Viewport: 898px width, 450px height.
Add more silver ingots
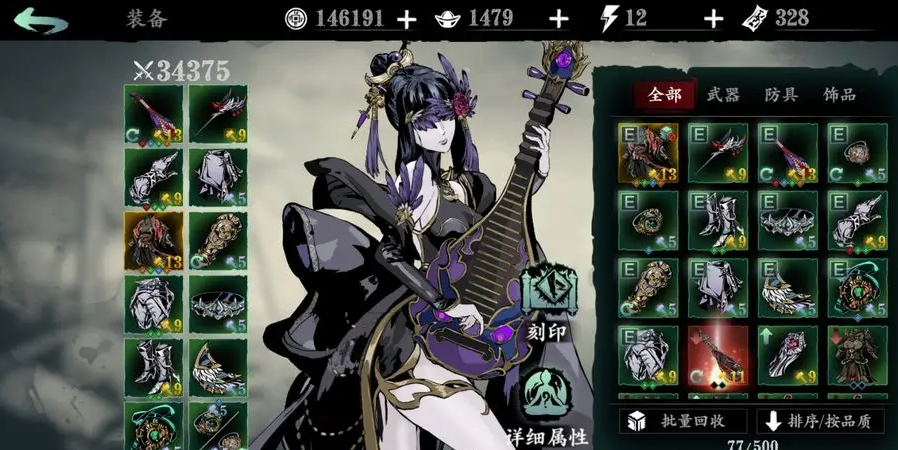click(x=559, y=19)
